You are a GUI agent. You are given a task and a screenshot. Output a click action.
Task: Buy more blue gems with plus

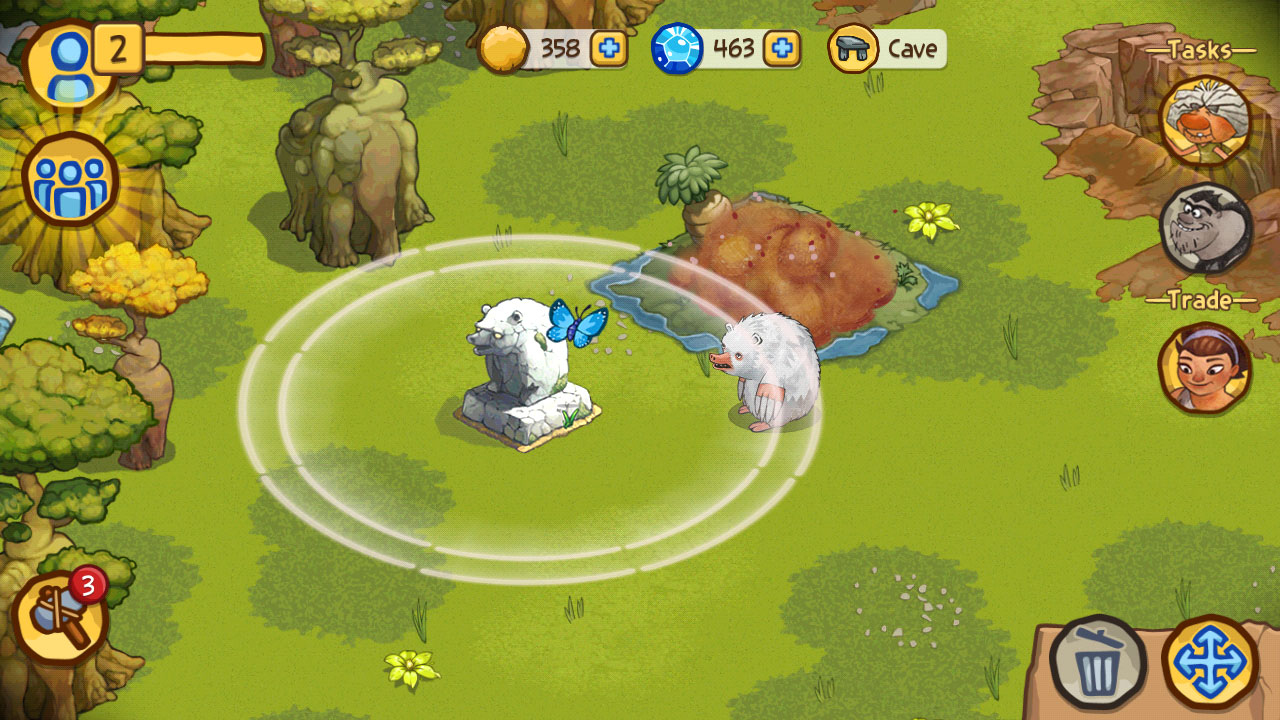click(x=782, y=48)
